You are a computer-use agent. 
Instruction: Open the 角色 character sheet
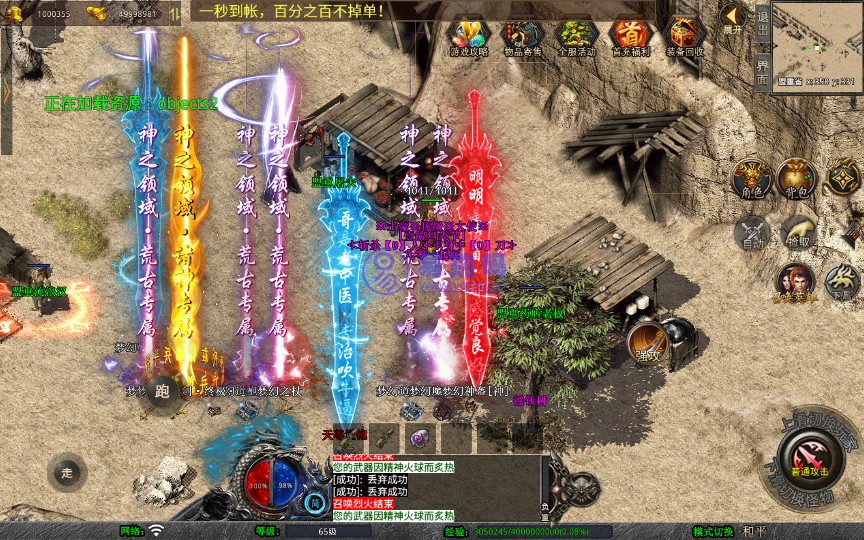750,176
